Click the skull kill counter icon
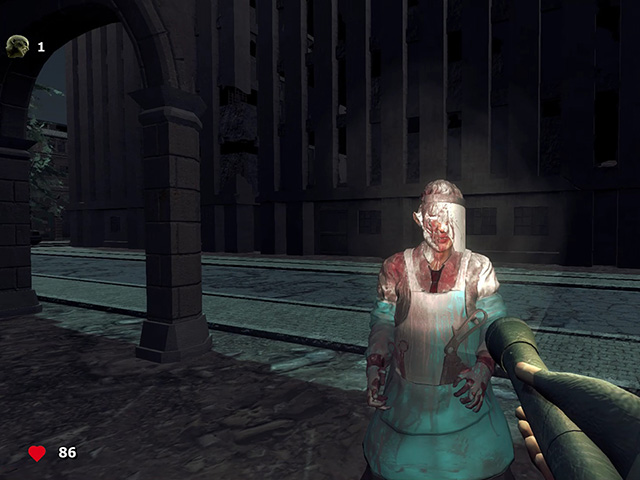The image size is (640, 480). (17, 45)
